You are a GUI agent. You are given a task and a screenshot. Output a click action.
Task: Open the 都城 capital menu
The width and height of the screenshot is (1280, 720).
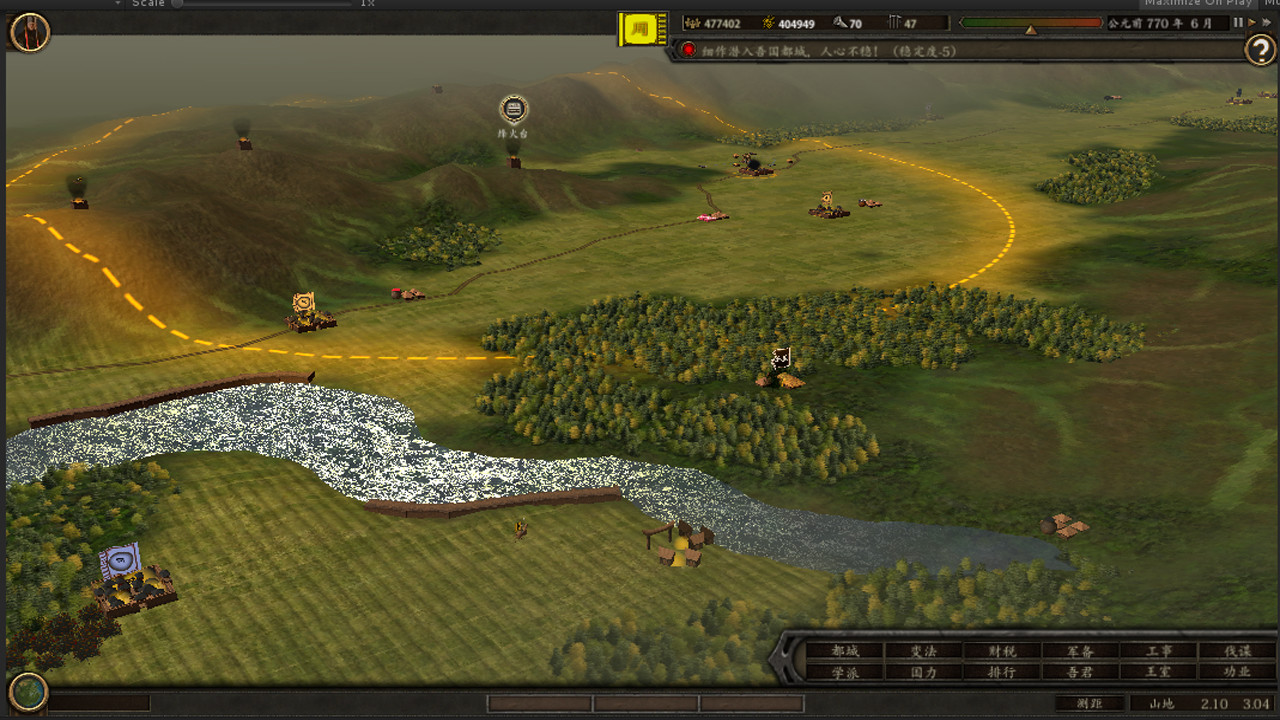click(x=845, y=651)
